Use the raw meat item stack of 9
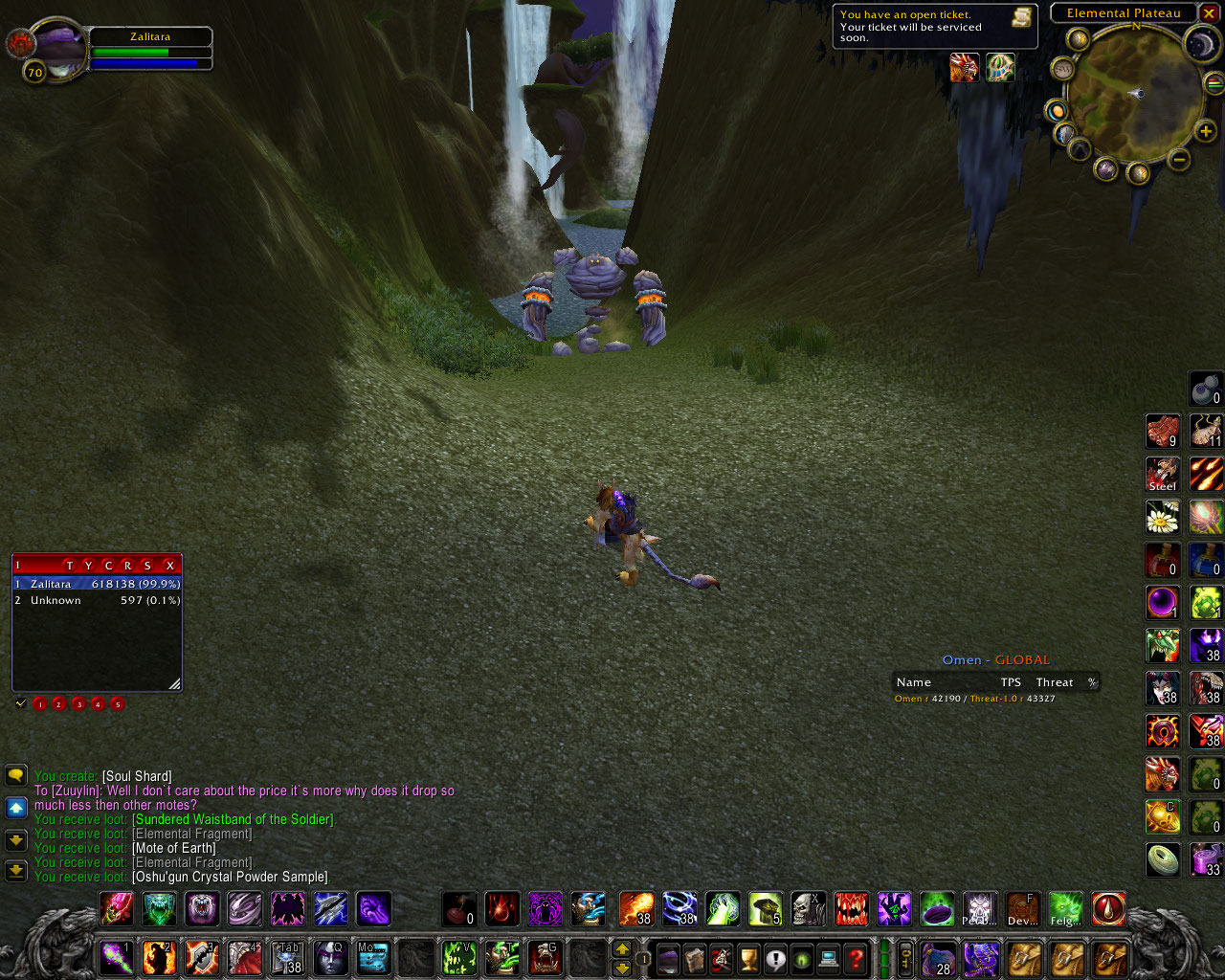The height and width of the screenshot is (980, 1225). (1162, 432)
